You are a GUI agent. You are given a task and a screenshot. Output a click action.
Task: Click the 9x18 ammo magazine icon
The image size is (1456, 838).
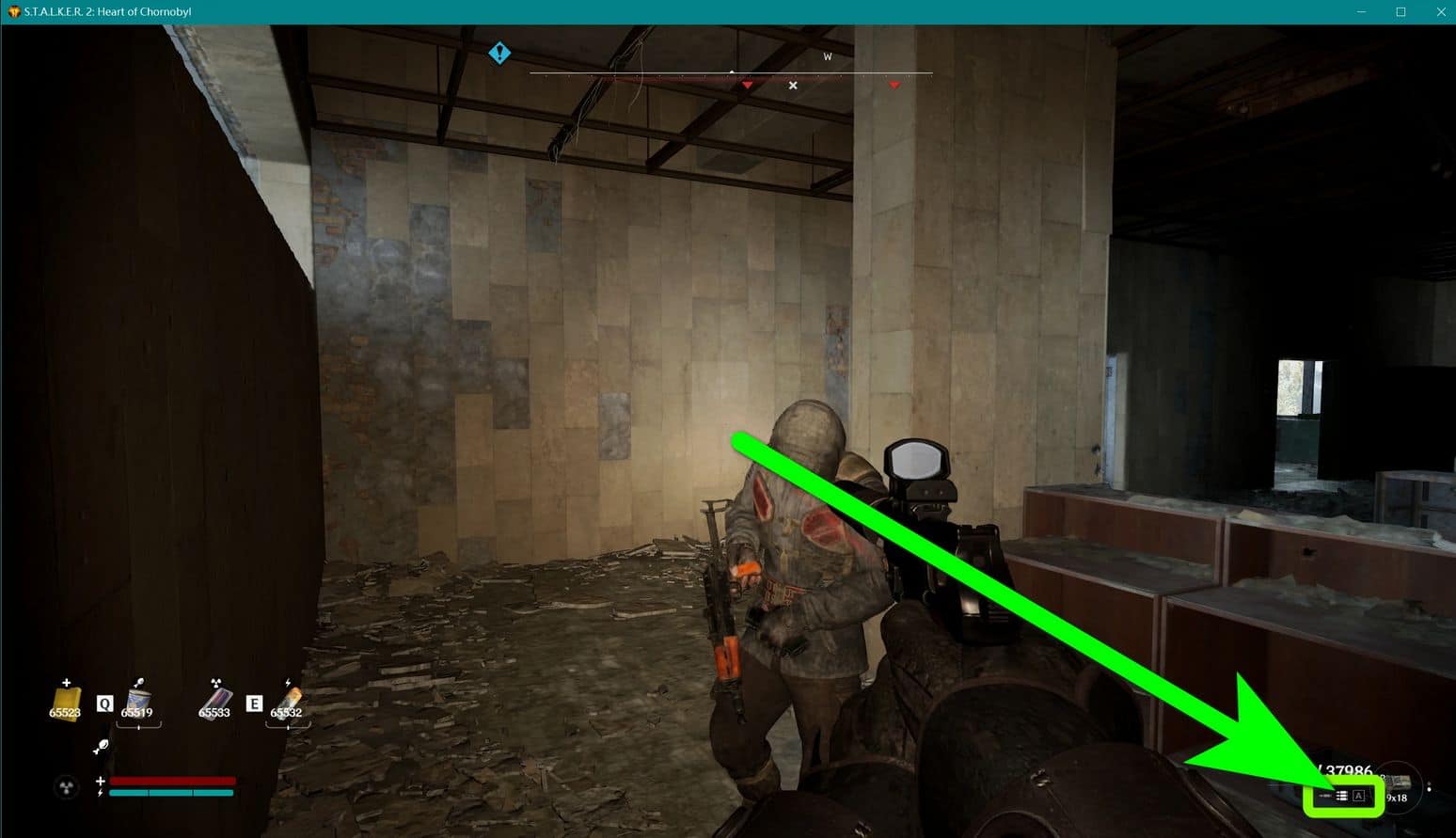[x=1398, y=781]
